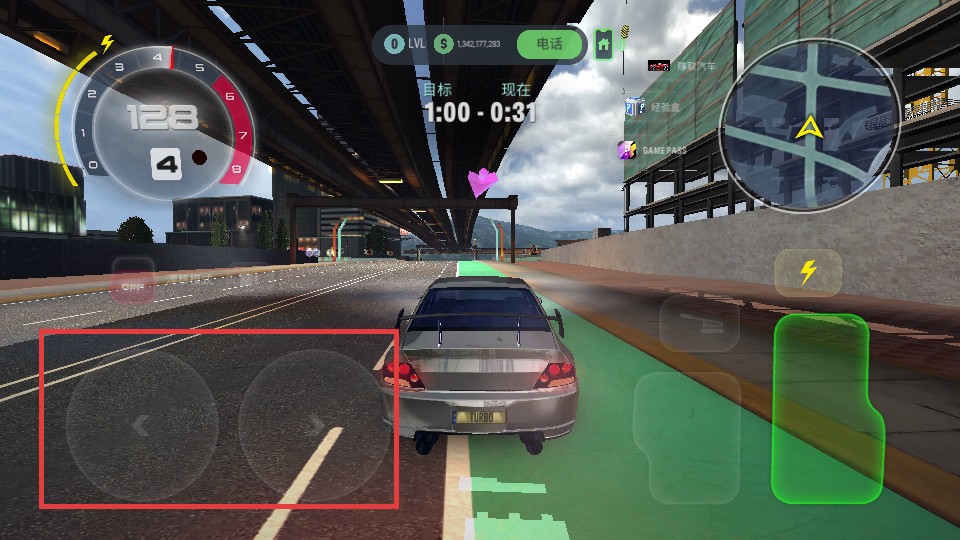Activate the lightning bolt nitro boost
Image resolution: width=960 pixels, height=540 pixels.
tap(807, 272)
